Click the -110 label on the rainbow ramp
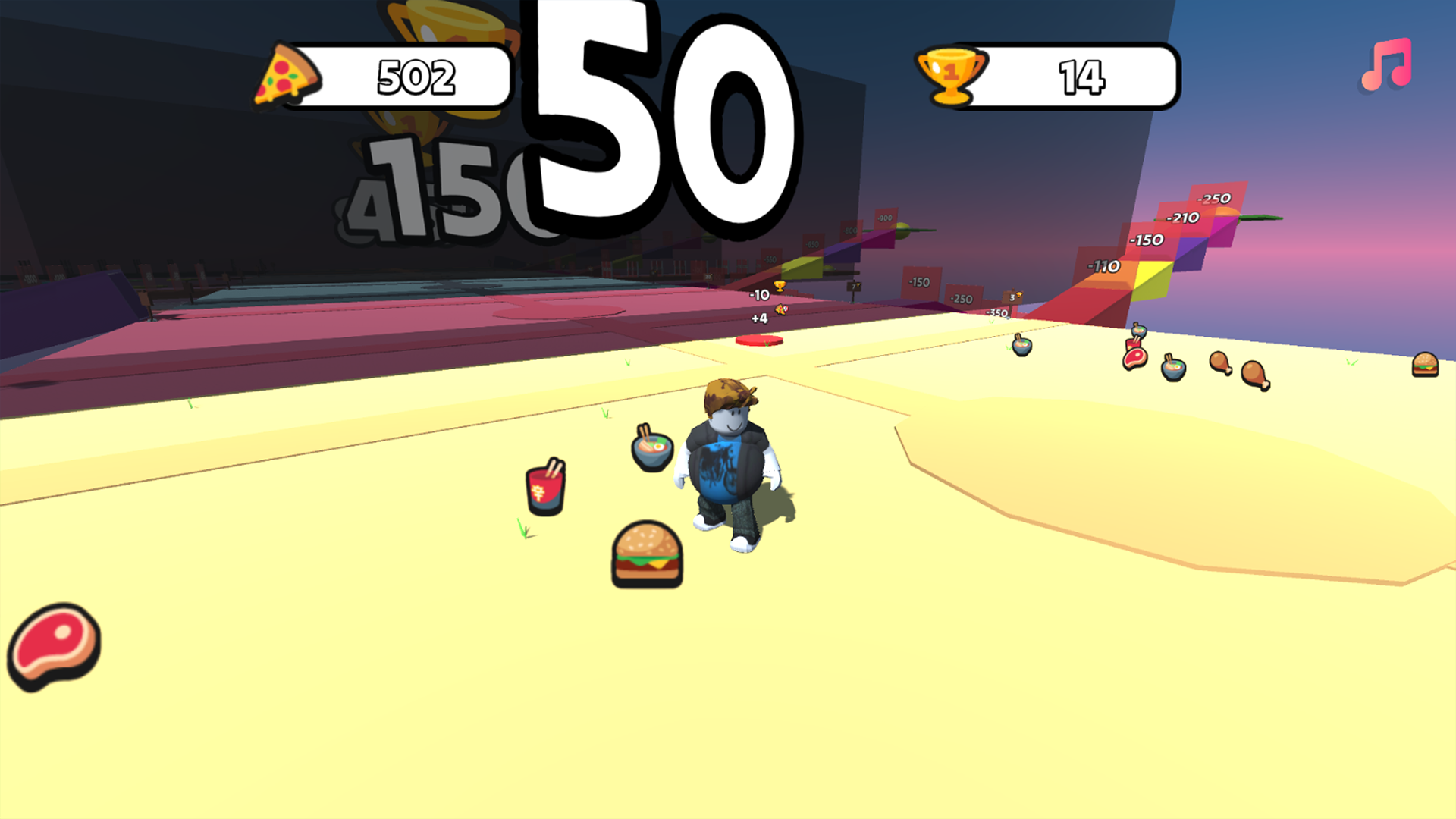 click(1103, 264)
